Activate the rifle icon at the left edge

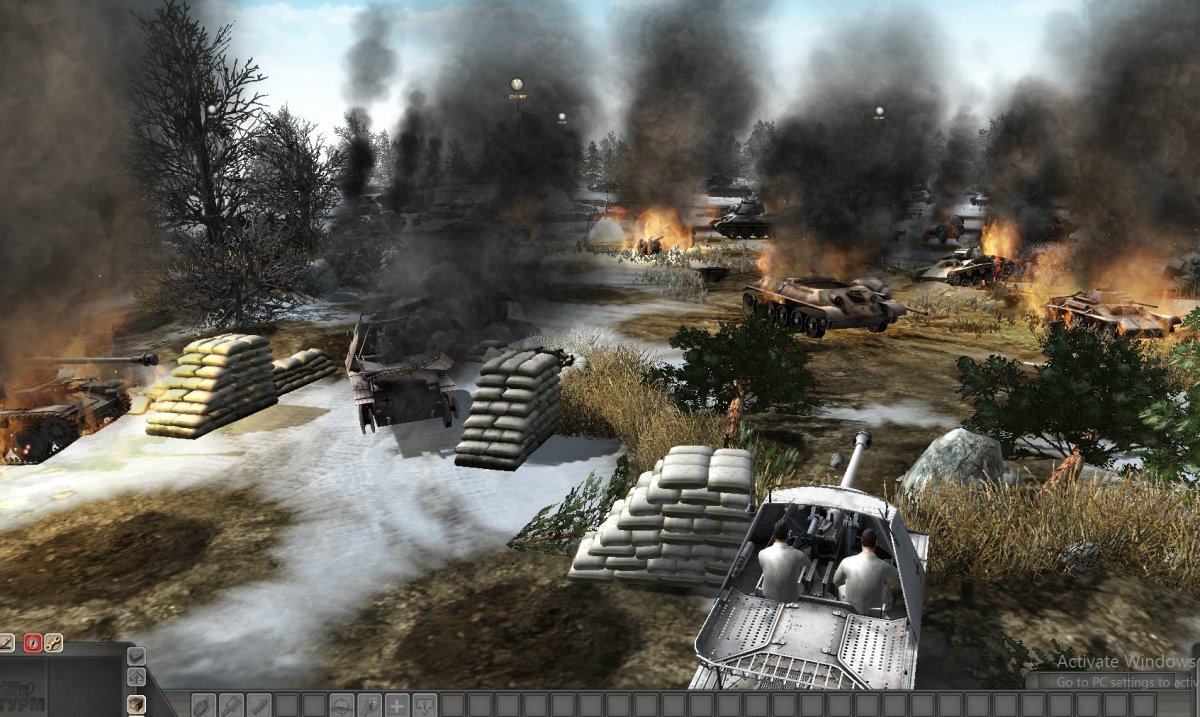tap(6, 643)
